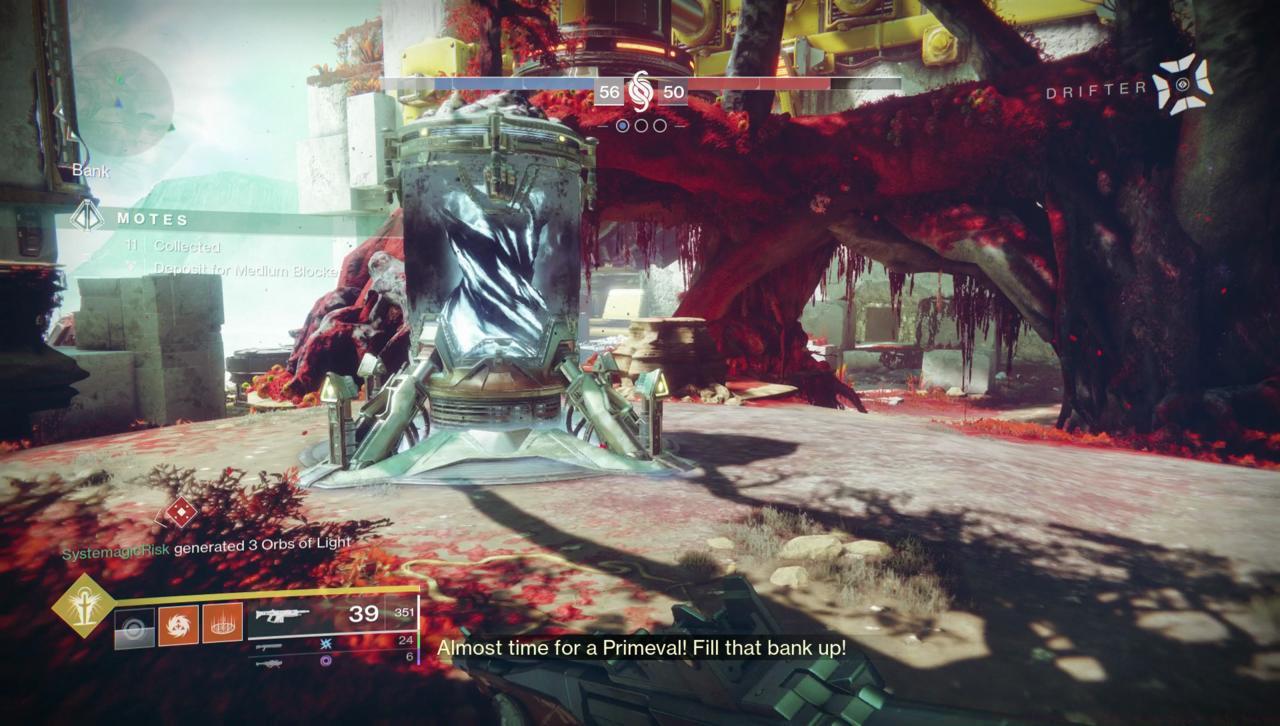Select the grey grenade ability icon
Viewport: 1280px width, 726px height.
click(x=134, y=623)
